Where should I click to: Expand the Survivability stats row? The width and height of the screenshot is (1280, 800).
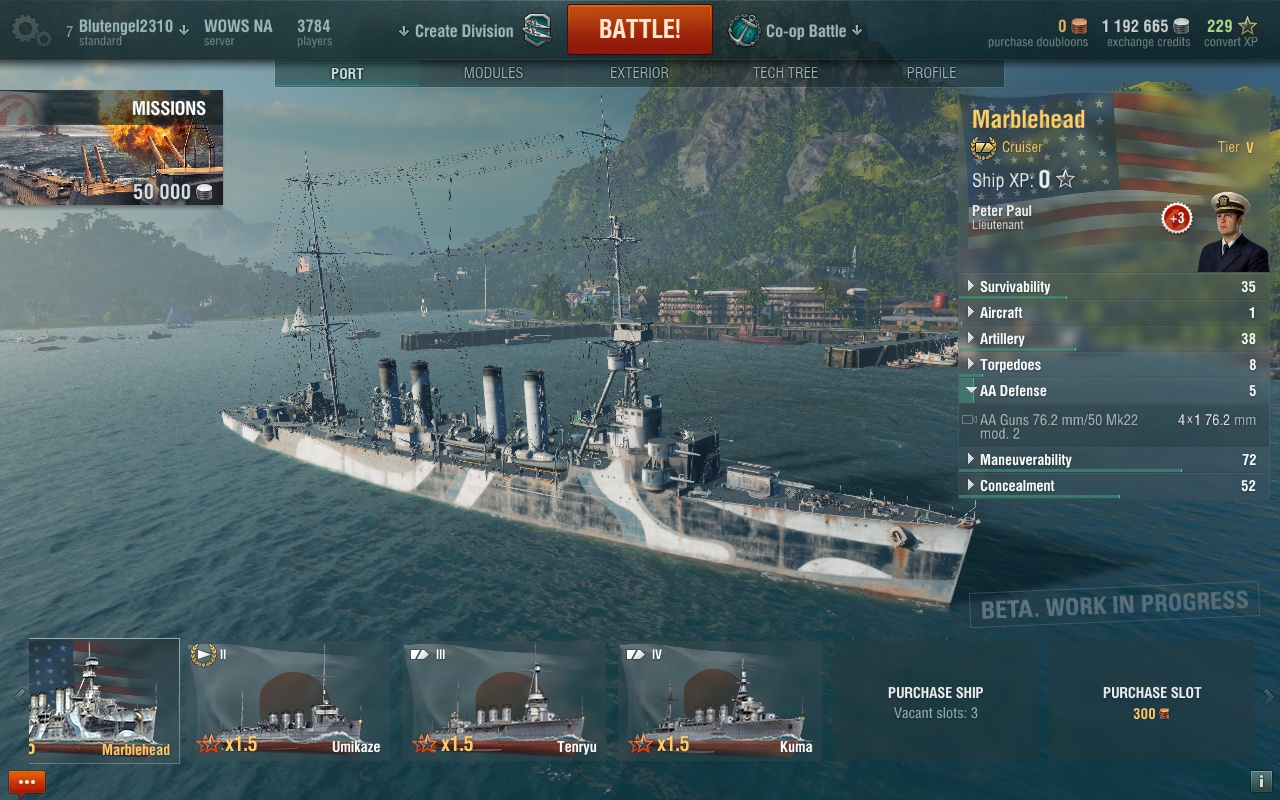click(1014, 287)
